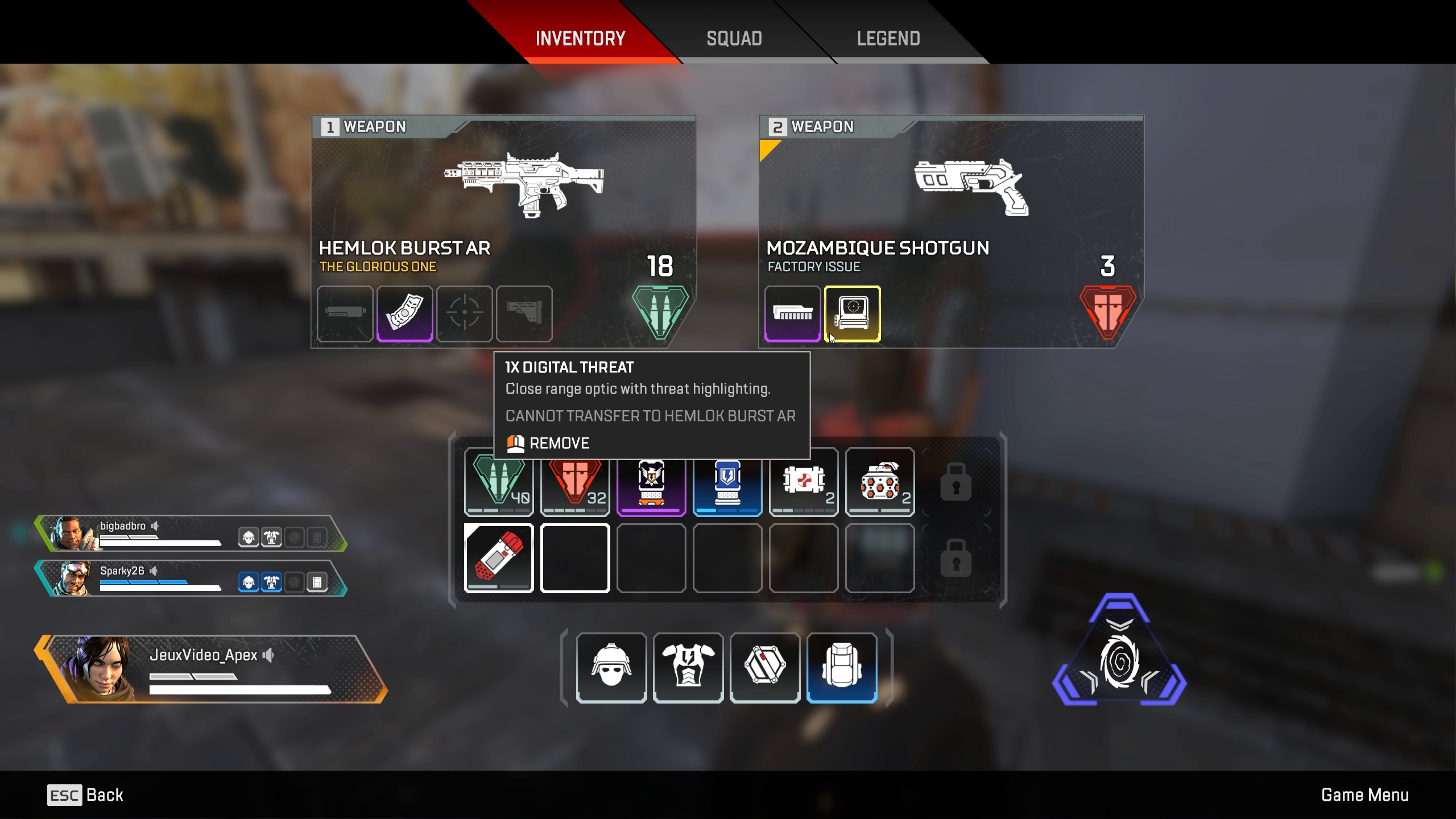The image size is (1456, 819).
Task: Click the Hemlok's stock attachment slot
Action: click(526, 315)
